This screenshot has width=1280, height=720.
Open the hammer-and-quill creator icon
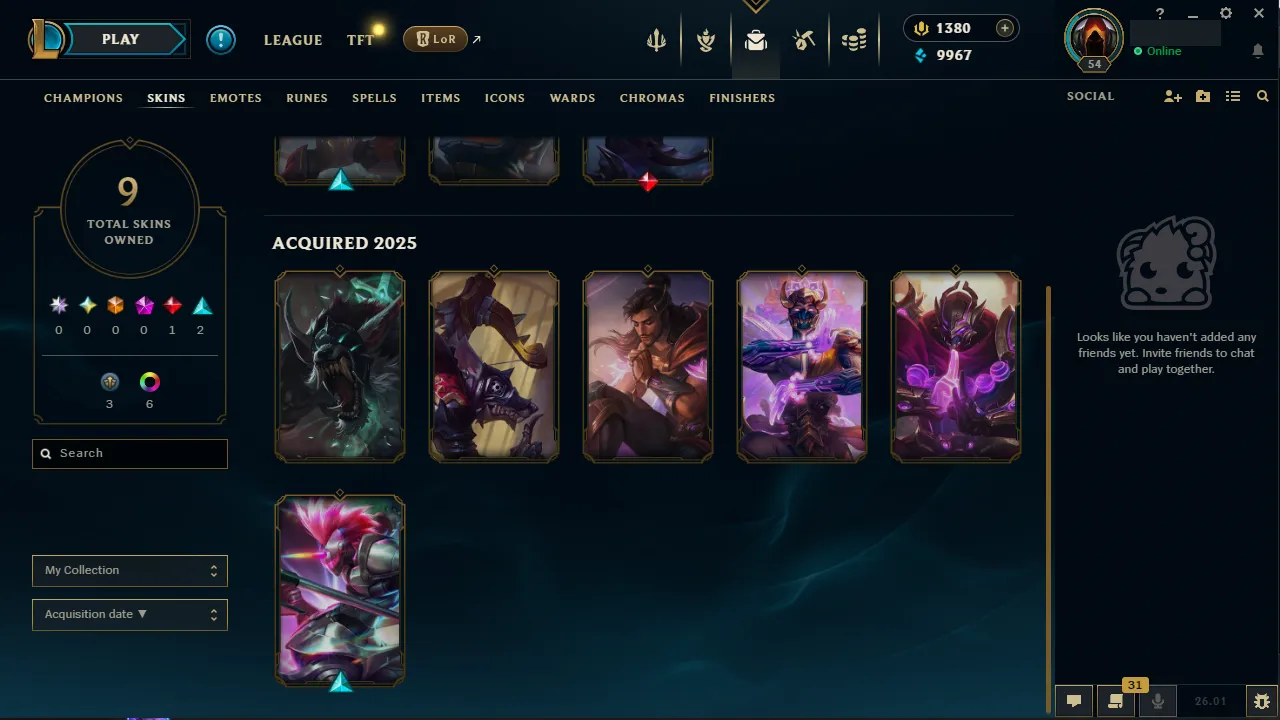coord(805,40)
